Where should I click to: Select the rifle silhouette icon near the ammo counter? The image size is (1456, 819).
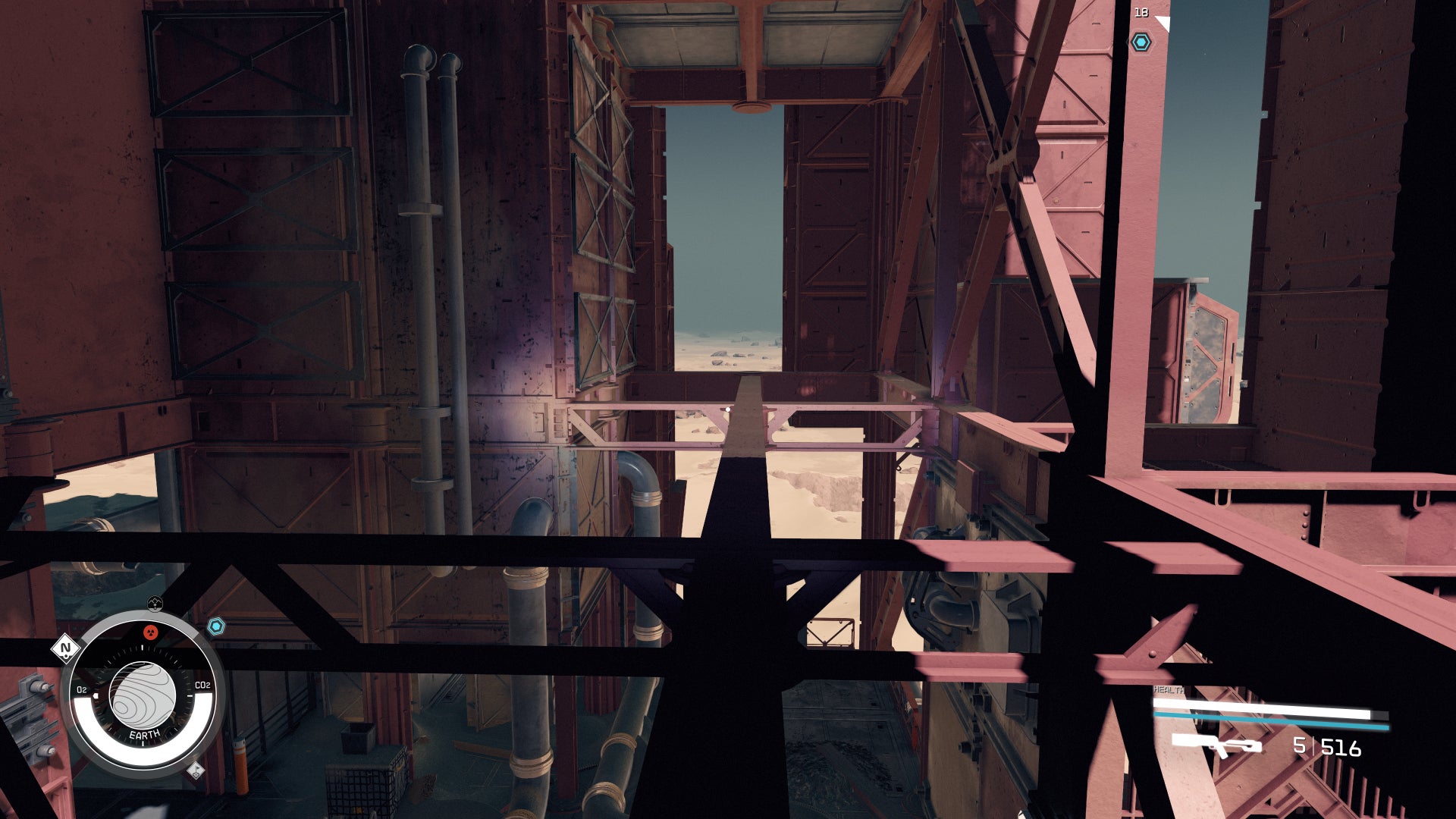coord(1216,745)
